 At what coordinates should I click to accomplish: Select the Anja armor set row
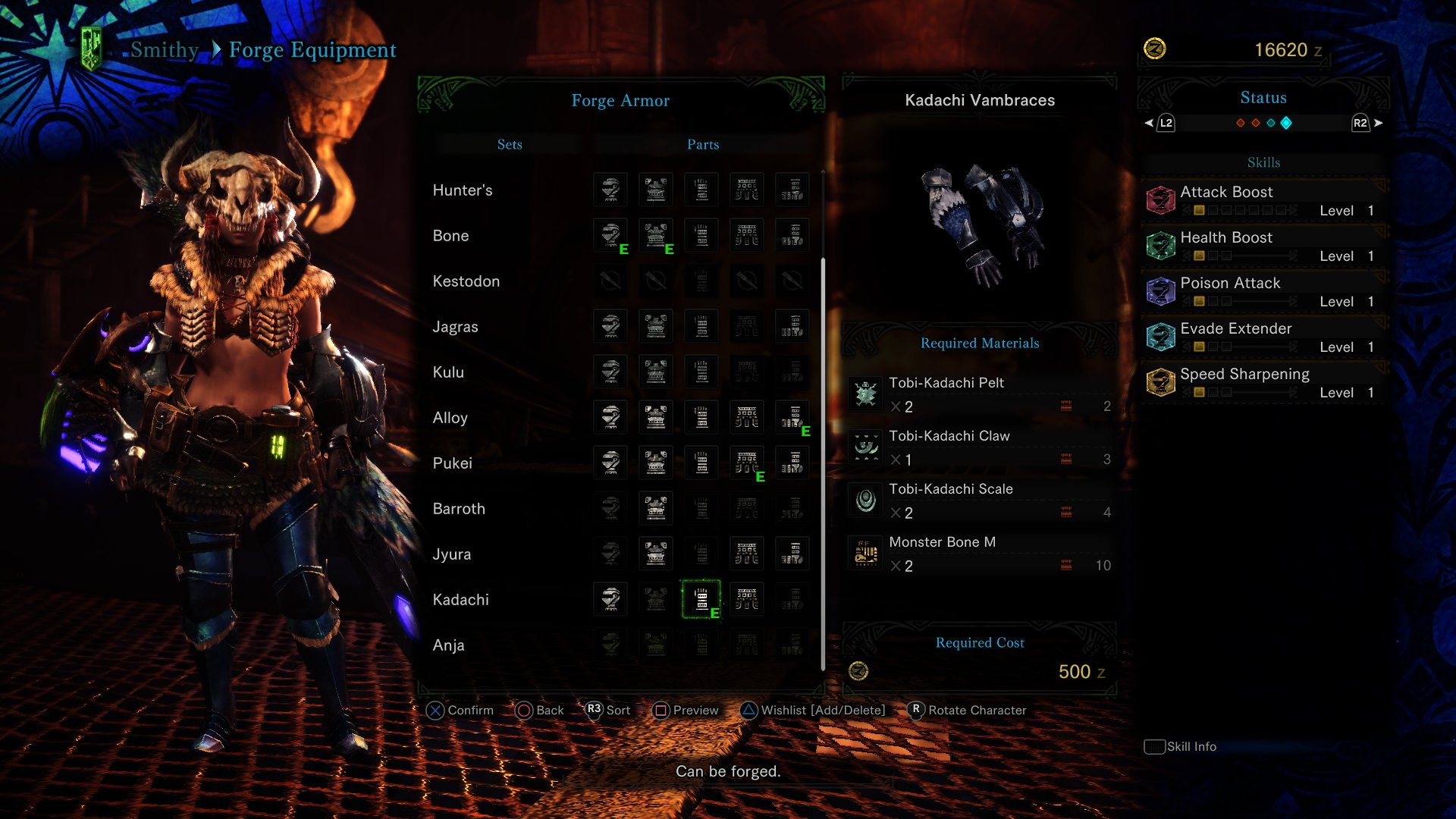pos(448,645)
